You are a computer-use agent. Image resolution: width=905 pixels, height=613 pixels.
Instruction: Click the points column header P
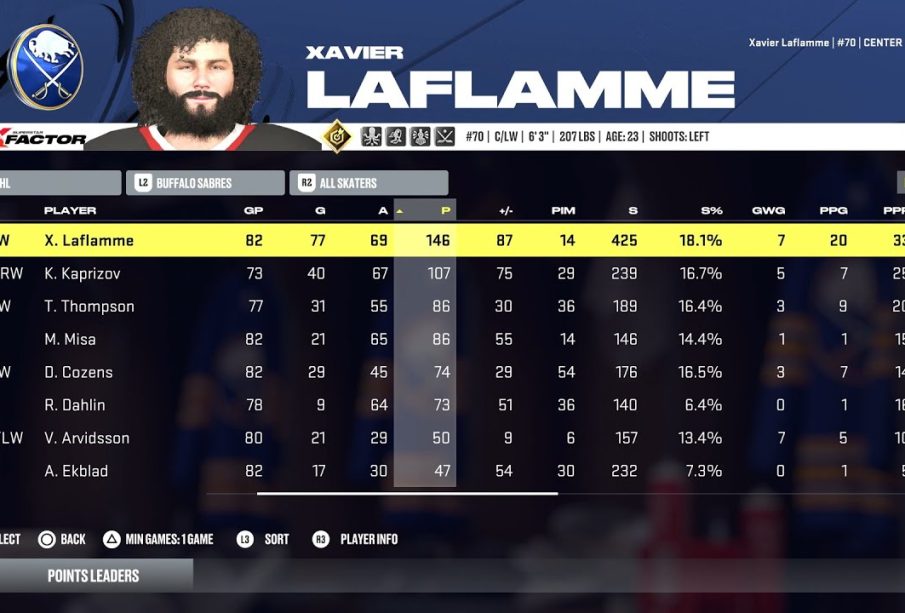[444, 211]
